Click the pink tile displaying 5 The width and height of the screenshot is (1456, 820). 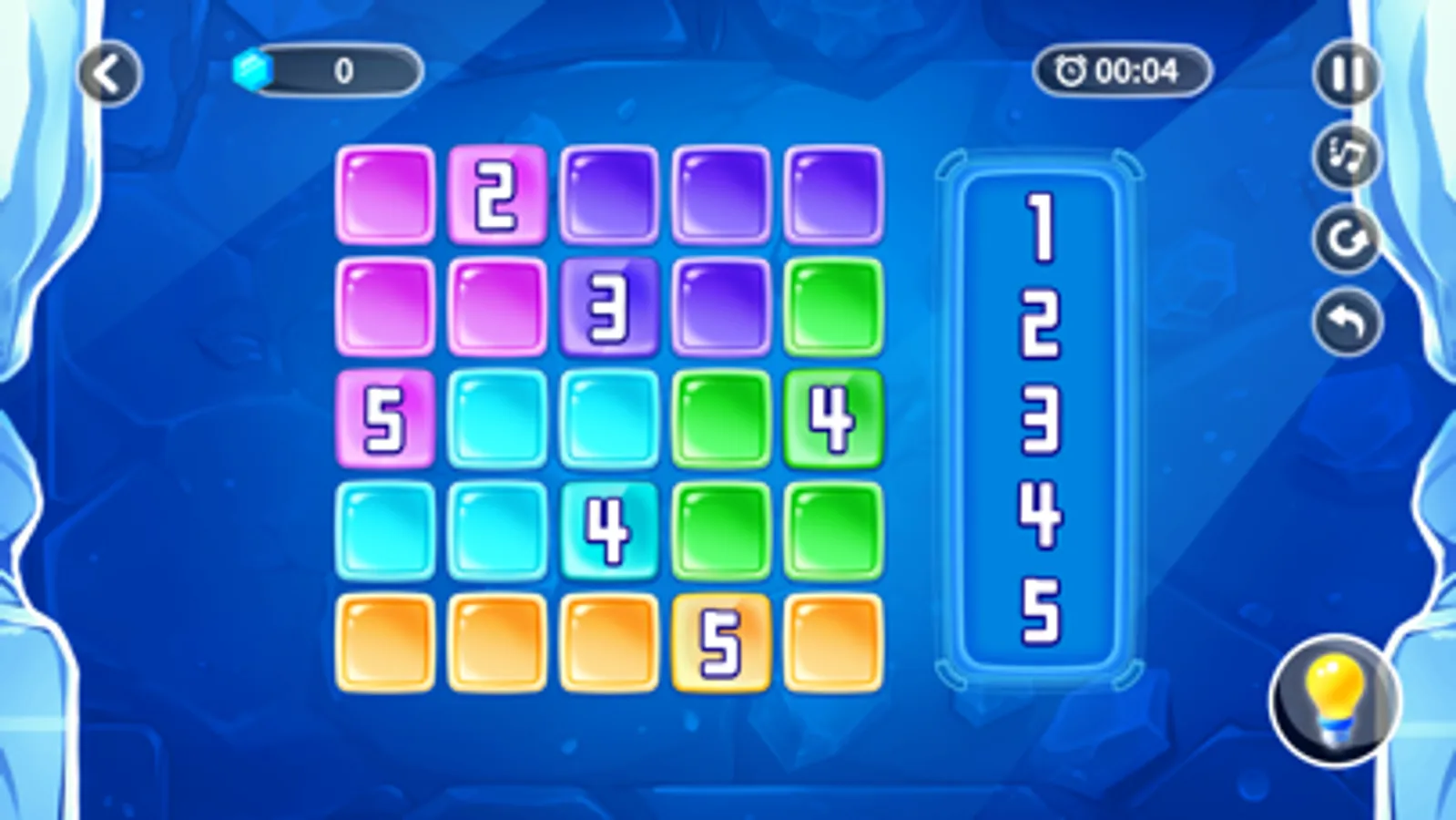pos(385,420)
